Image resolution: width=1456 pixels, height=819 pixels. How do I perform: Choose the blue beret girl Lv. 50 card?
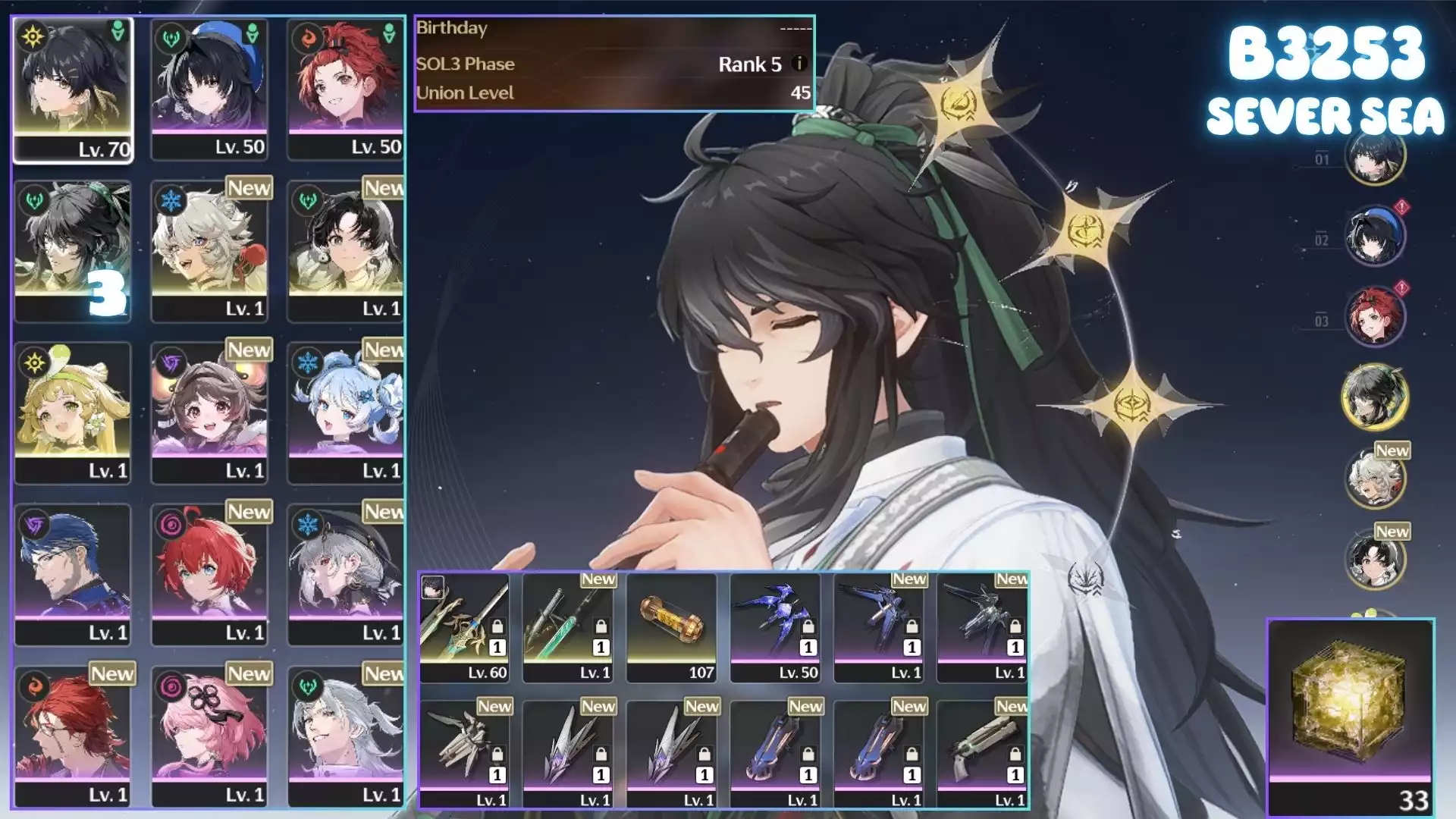(x=209, y=89)
